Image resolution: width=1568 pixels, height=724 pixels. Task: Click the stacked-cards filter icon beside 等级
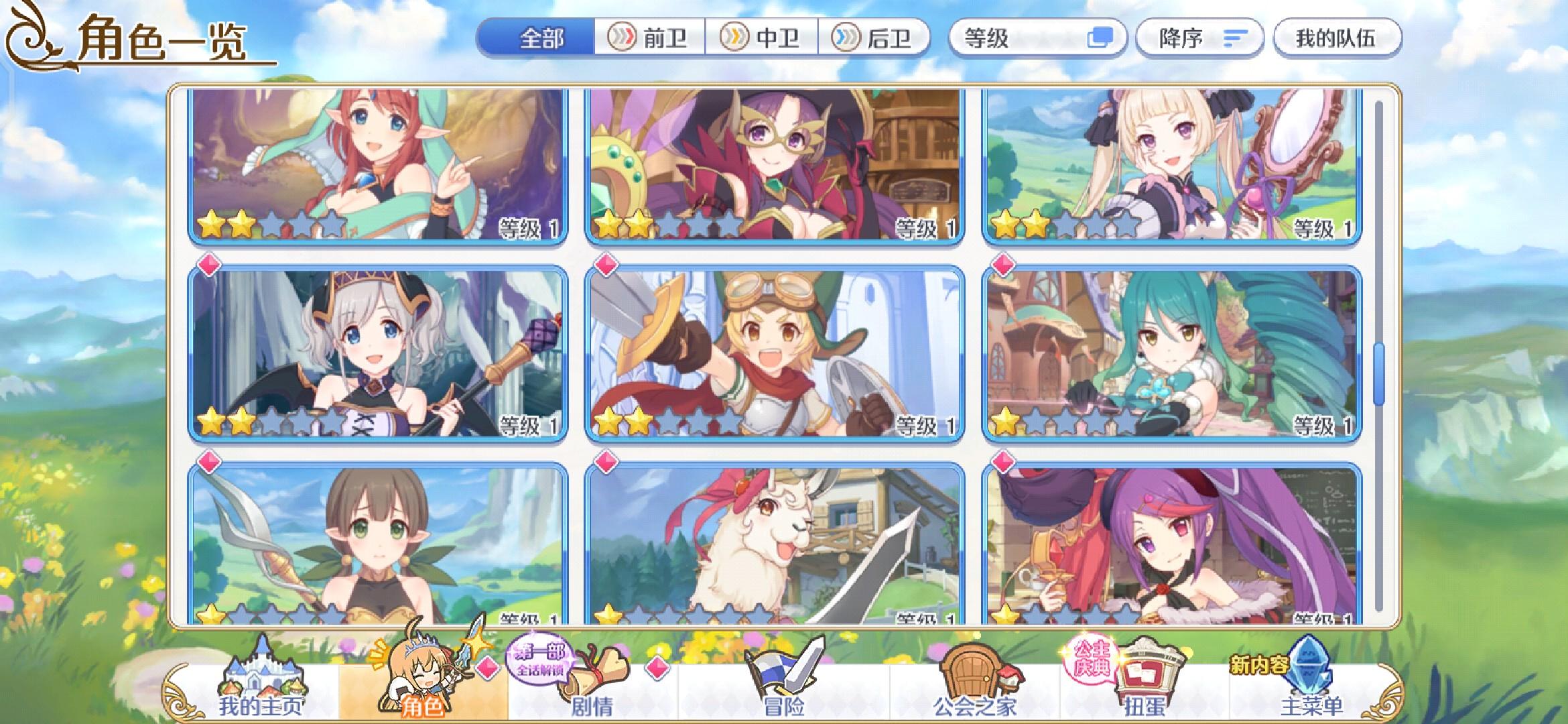(1104, 38)
